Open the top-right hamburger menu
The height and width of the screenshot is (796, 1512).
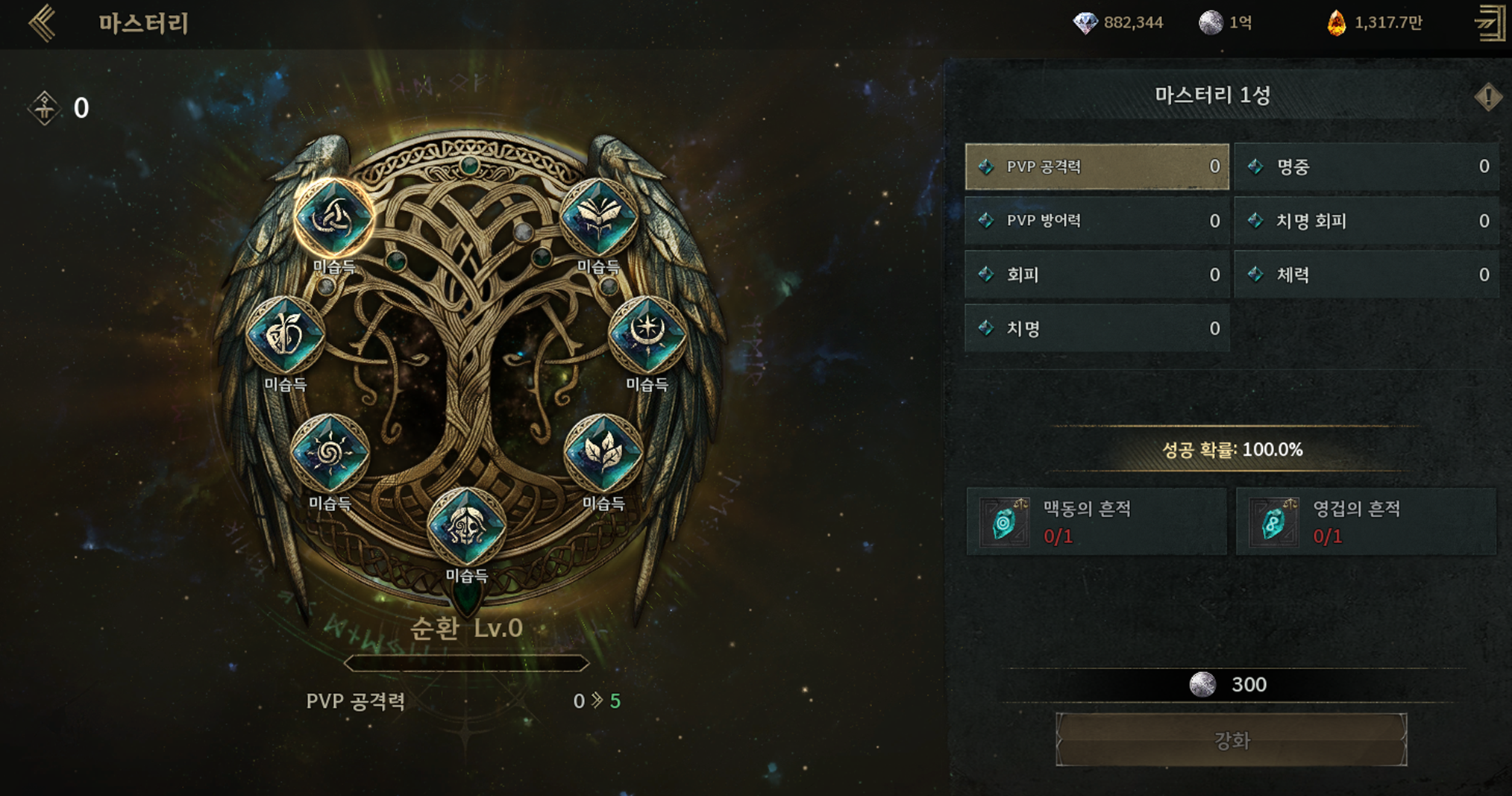pos(1490,23)
